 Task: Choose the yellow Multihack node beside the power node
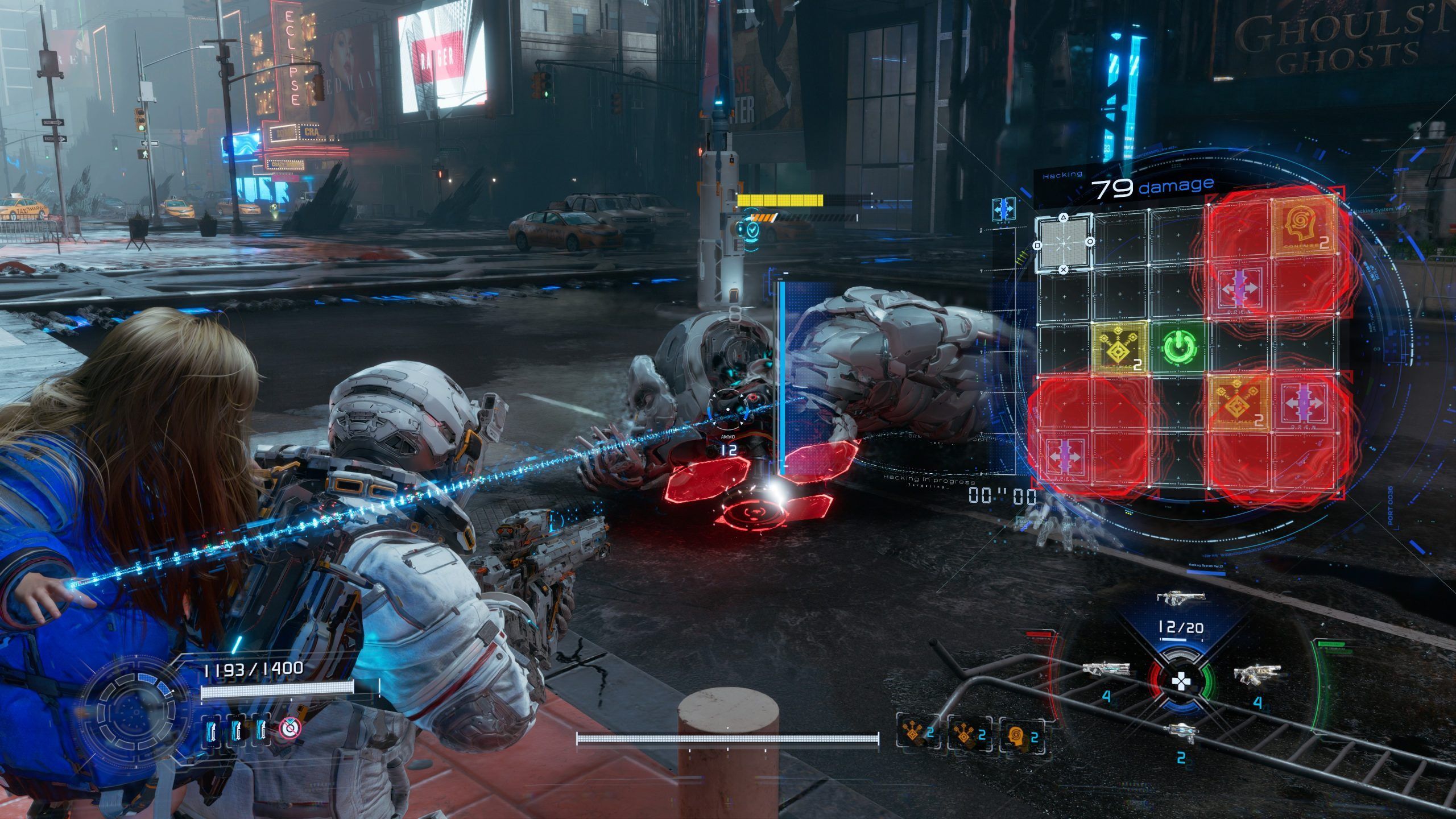pos(1119,348)
